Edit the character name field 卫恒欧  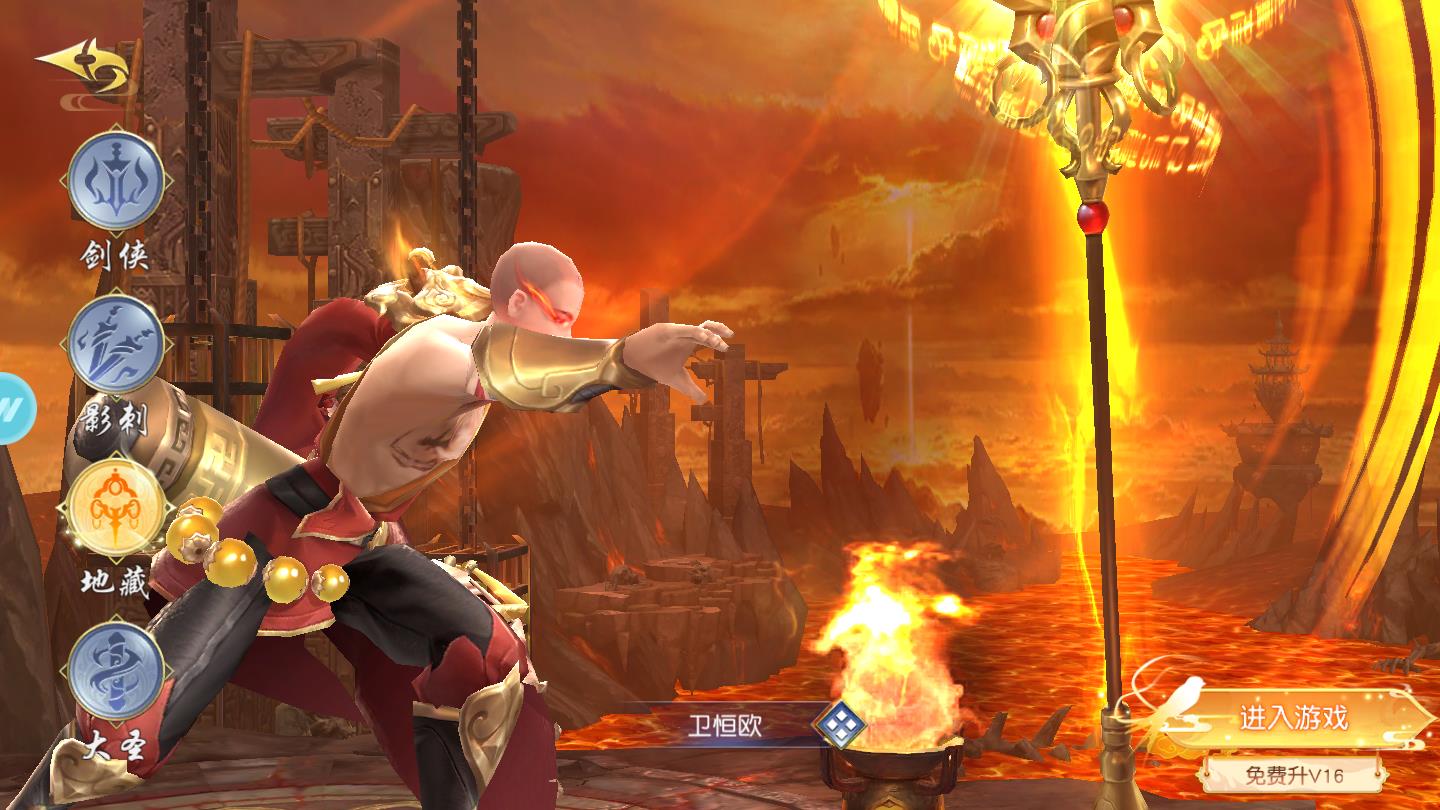[724, 725]
